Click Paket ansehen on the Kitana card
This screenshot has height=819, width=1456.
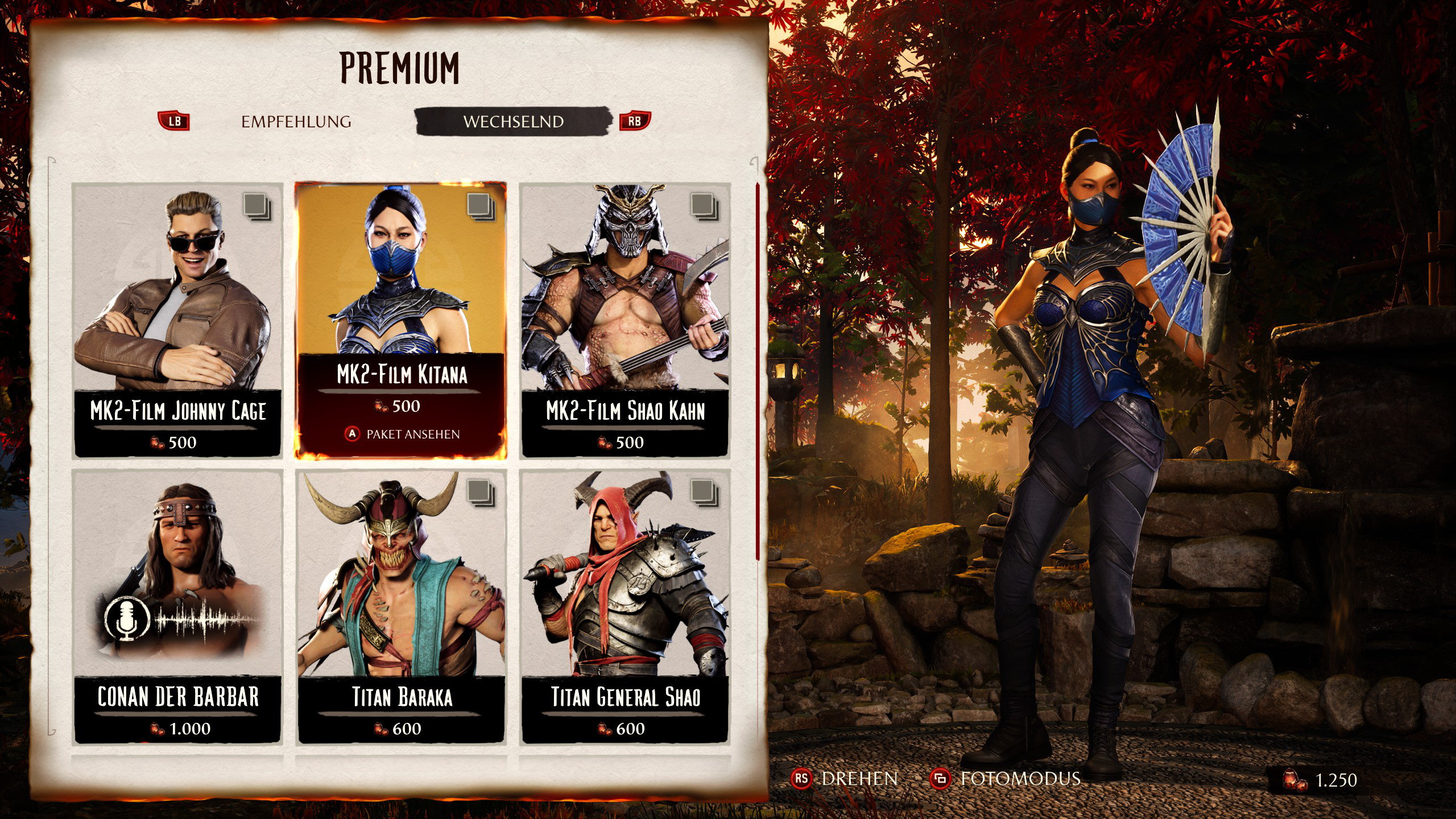(403, 435)
